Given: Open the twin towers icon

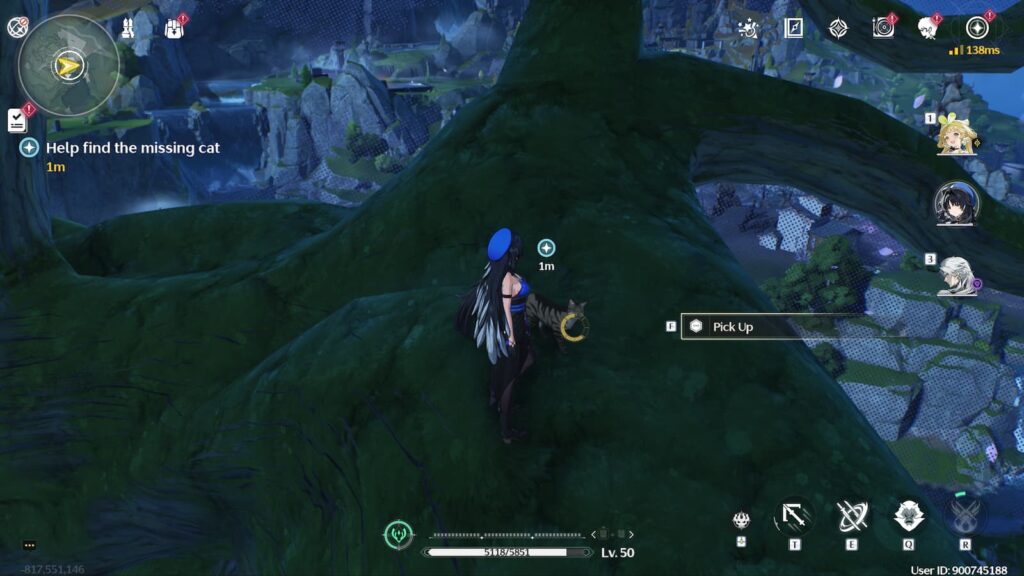Looking at the screenshot, I should [x=128, y=29].
